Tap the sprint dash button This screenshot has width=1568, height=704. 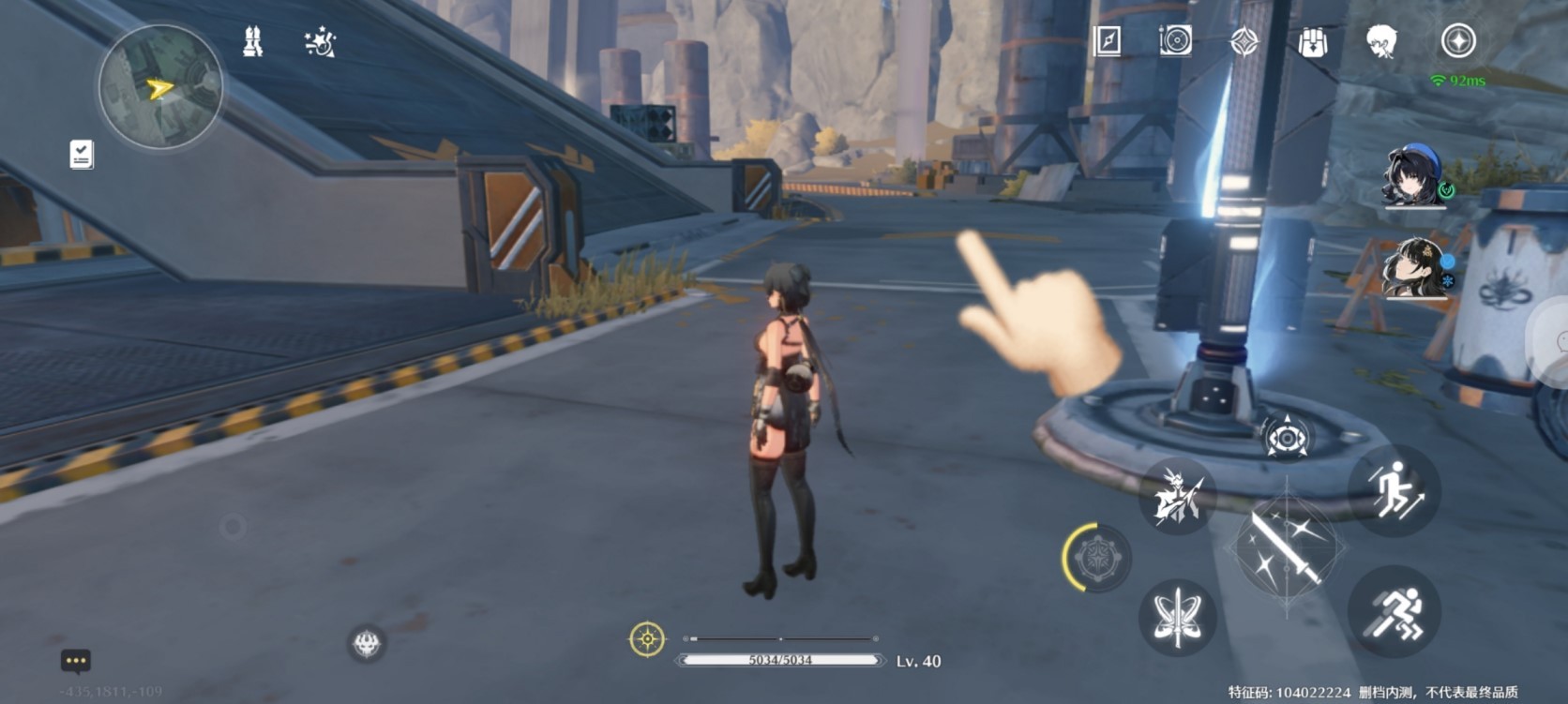coord(1395,612)
